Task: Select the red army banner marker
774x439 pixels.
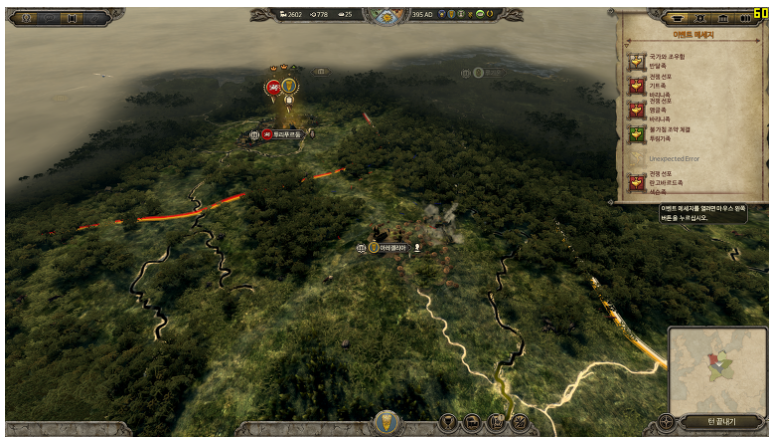Action: (273, 88)
